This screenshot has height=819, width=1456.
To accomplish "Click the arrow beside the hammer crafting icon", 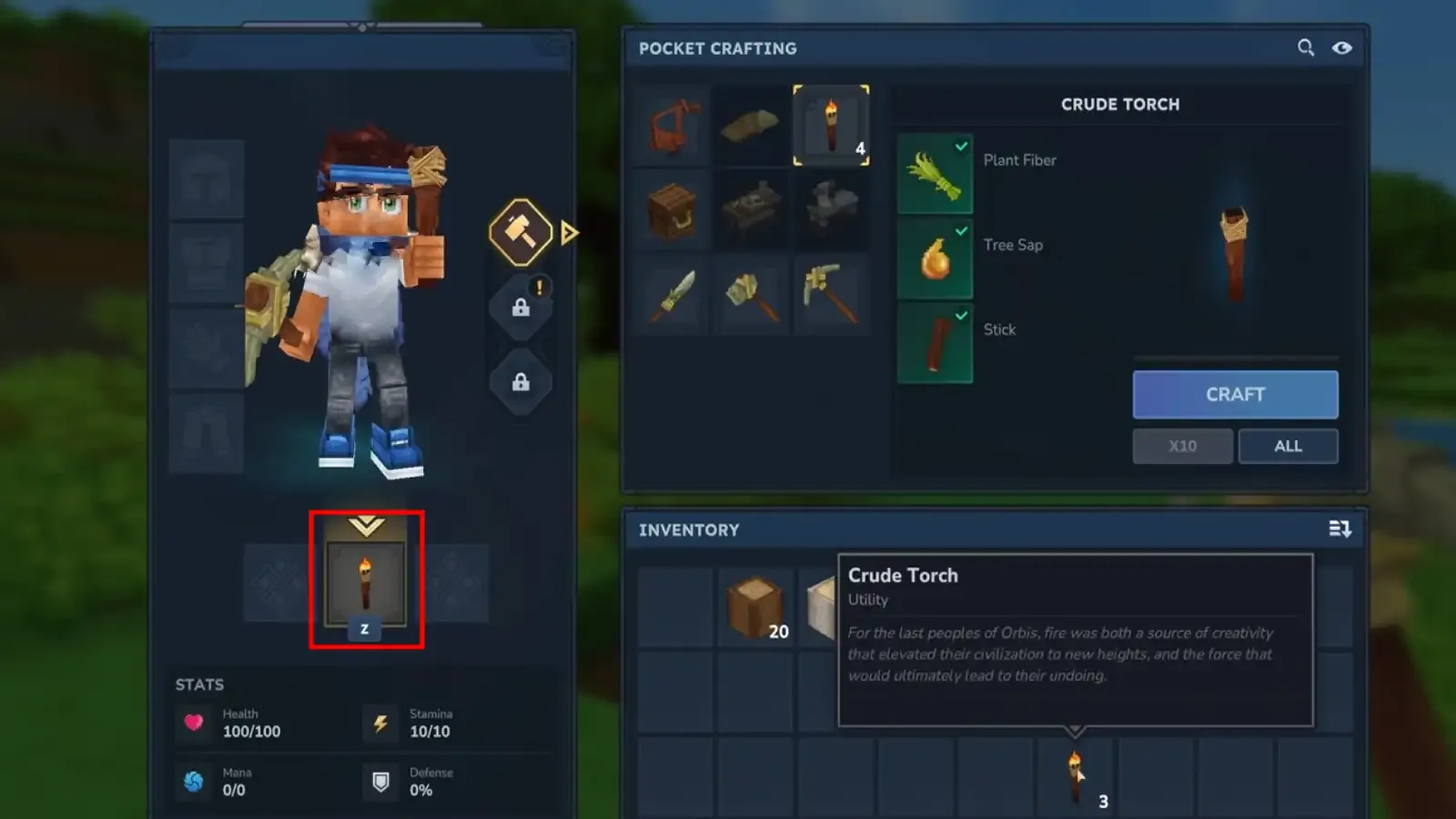I will (x=567, y=233).
